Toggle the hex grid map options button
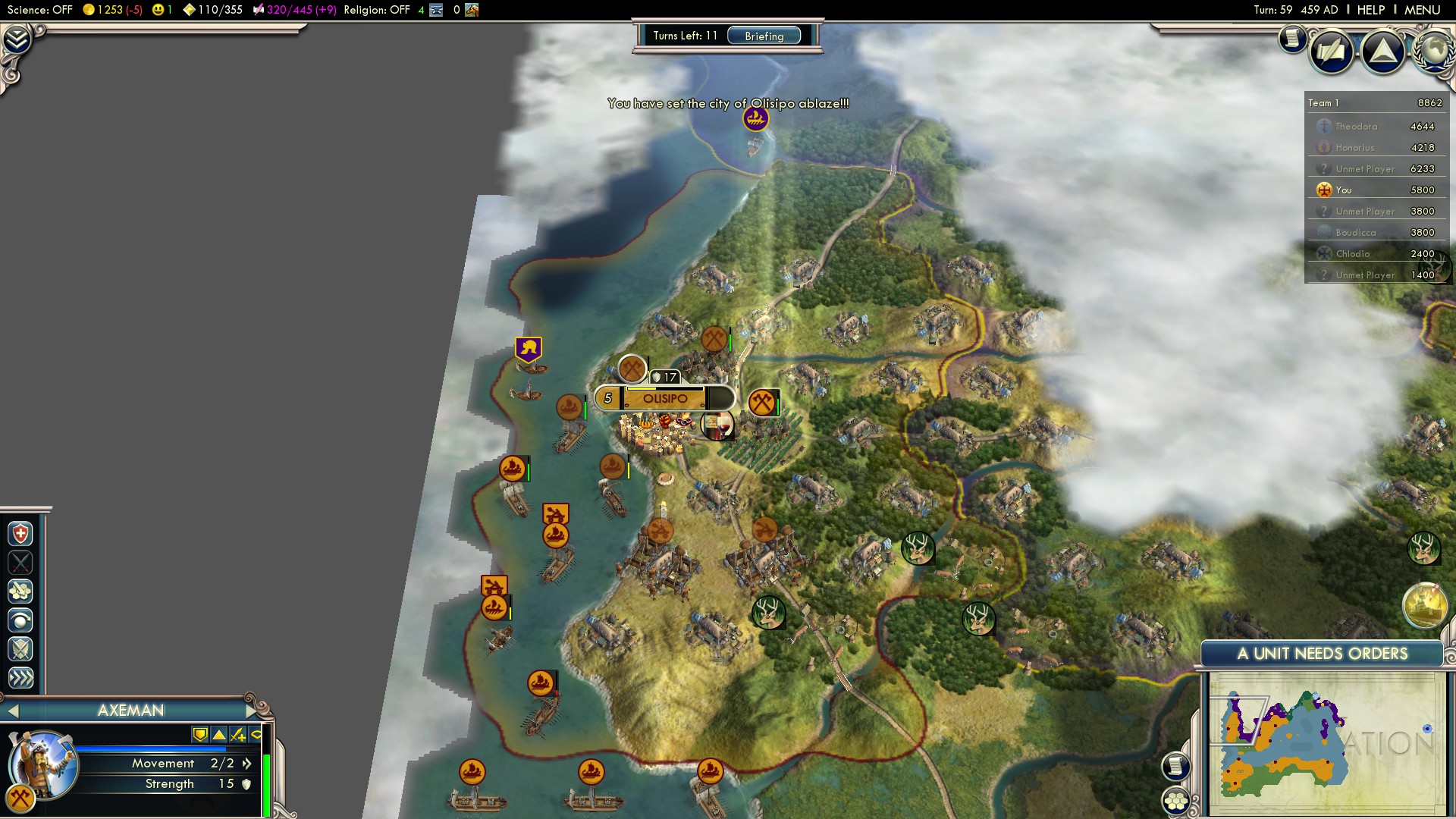Viewport: 1456px width, 819px height. click(1176, 801)
